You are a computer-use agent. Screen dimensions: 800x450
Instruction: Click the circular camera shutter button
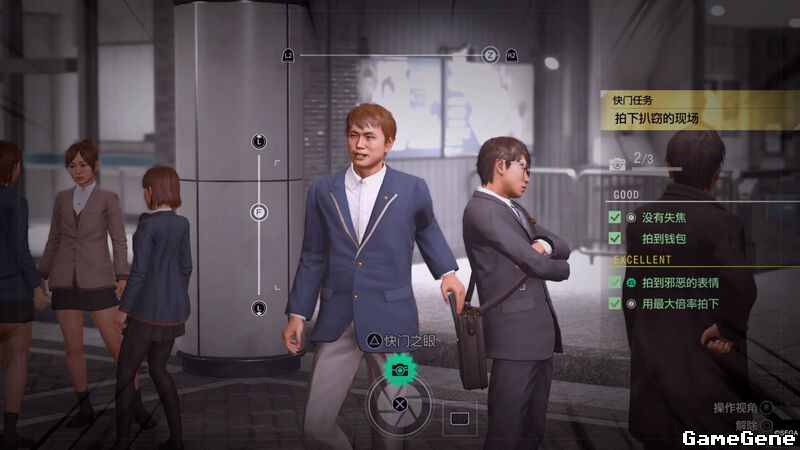click(400, 405)
